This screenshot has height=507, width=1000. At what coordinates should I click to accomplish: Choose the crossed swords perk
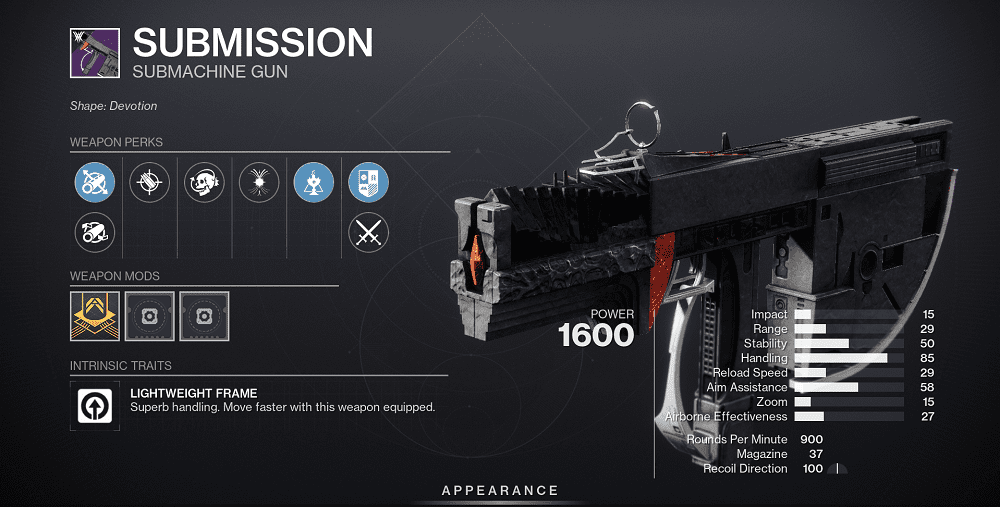(x=368, y=234)
